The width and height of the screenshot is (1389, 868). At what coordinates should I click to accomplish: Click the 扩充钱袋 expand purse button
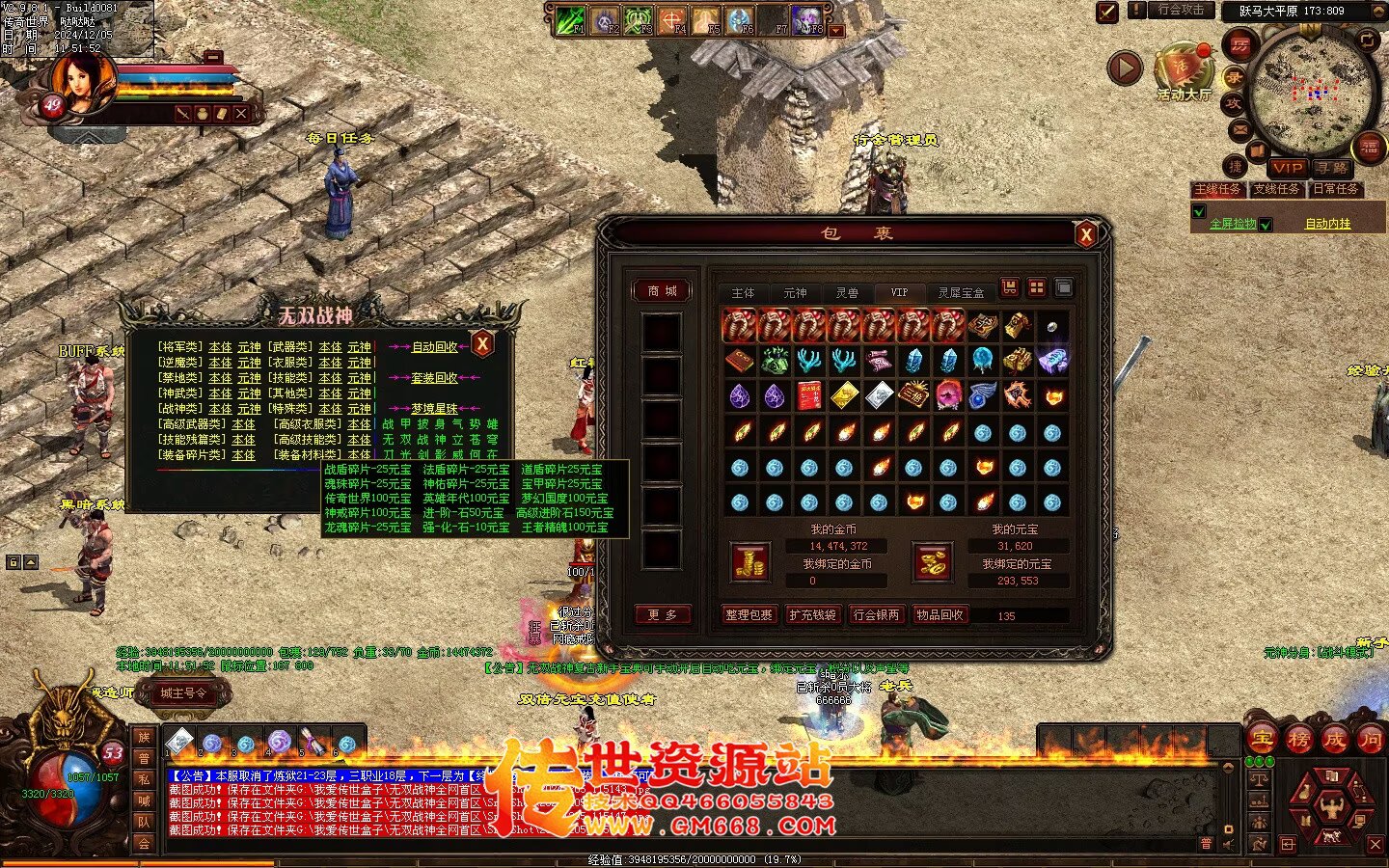(x=813, y=614)
